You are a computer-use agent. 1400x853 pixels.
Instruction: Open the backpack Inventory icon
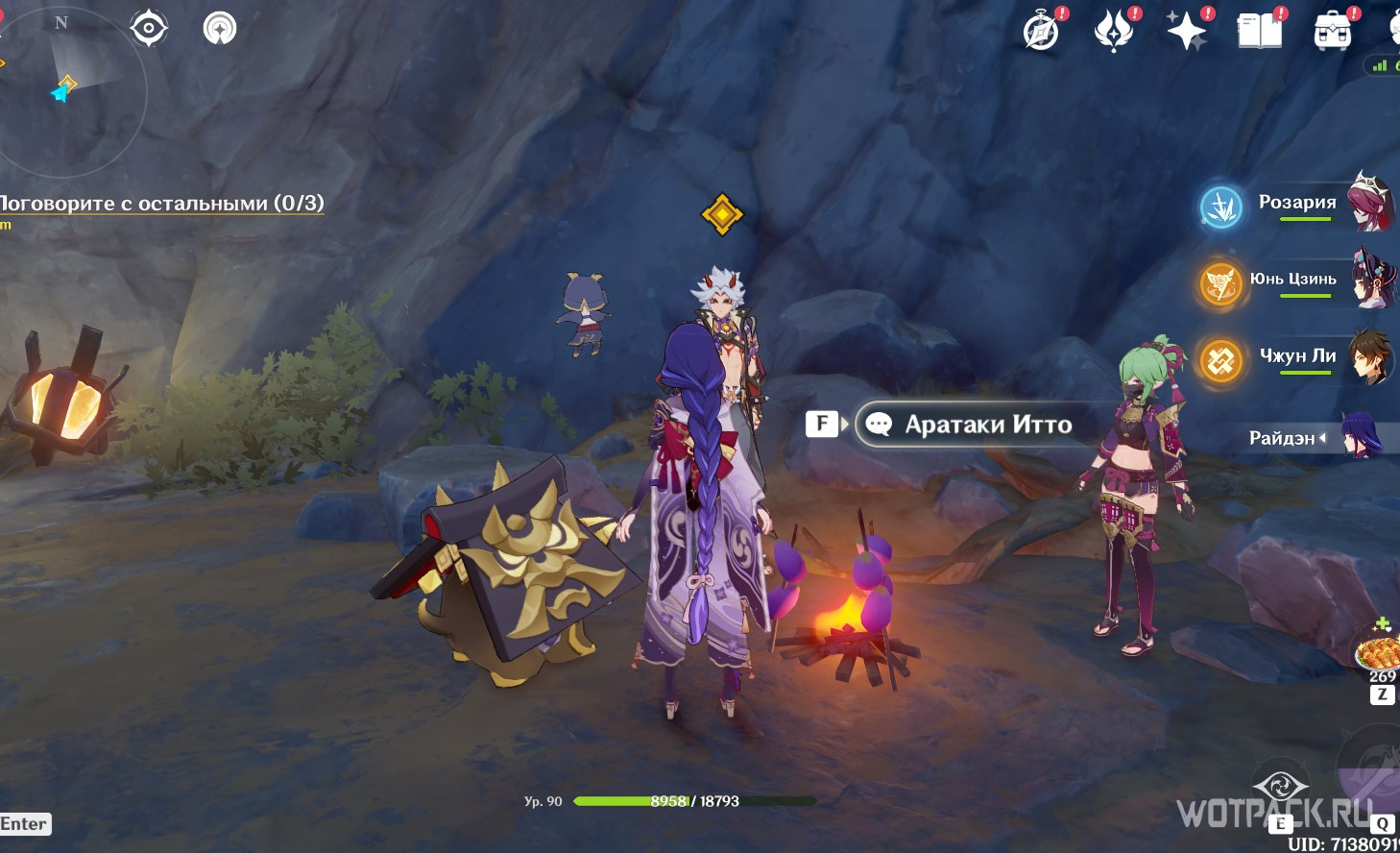coord(1333,32)
